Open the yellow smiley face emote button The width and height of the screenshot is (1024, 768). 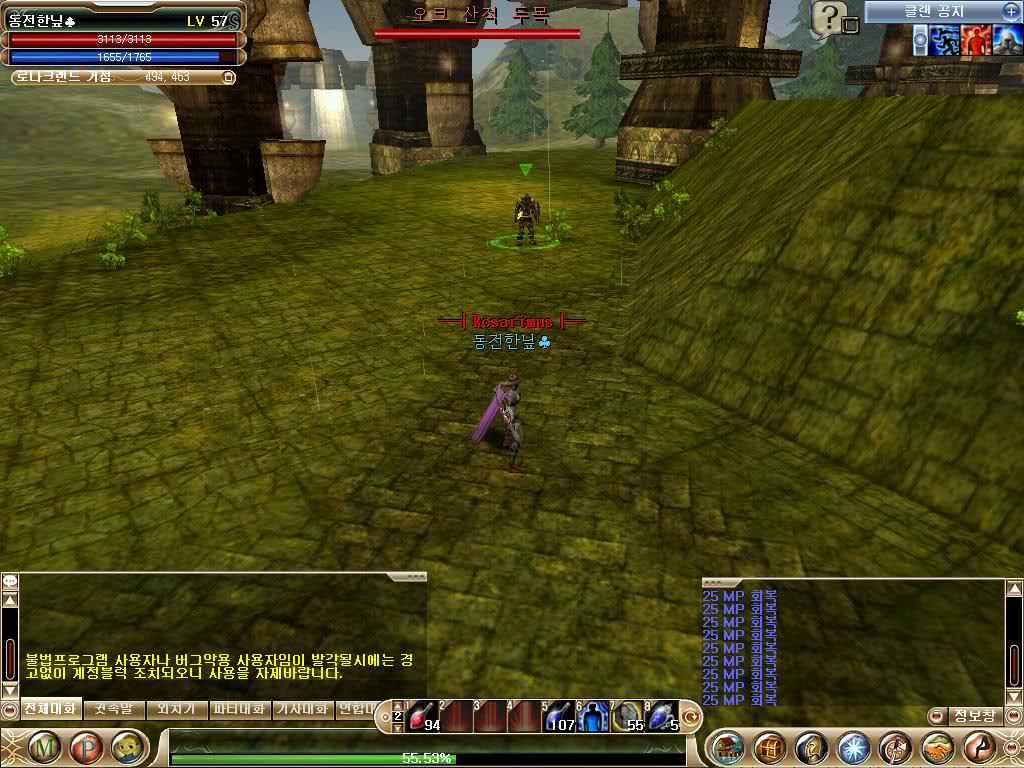point(124,747)
